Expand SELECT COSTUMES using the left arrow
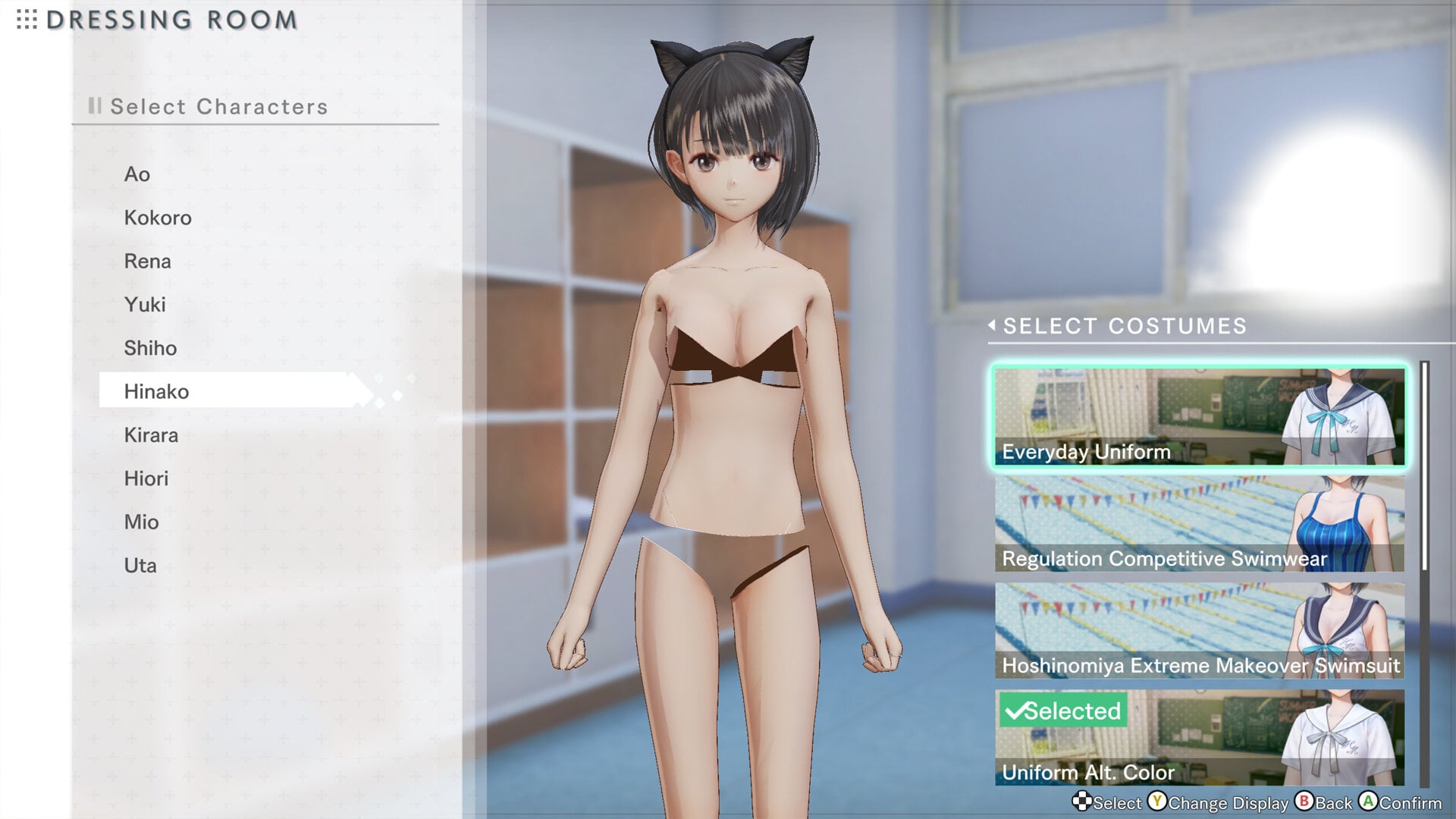1456x819 pixels. click(993, 326)
